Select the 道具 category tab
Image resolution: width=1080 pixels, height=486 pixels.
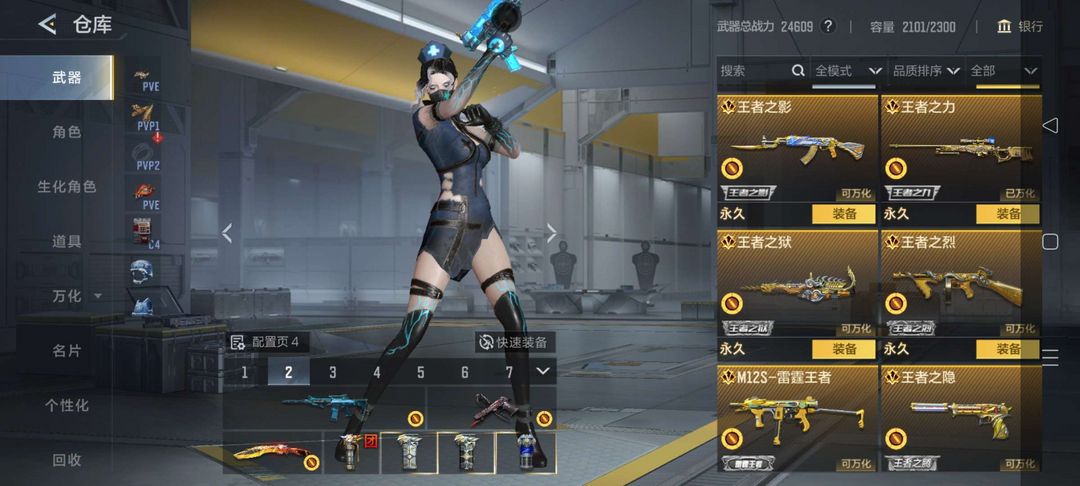(x=67, y=241)
